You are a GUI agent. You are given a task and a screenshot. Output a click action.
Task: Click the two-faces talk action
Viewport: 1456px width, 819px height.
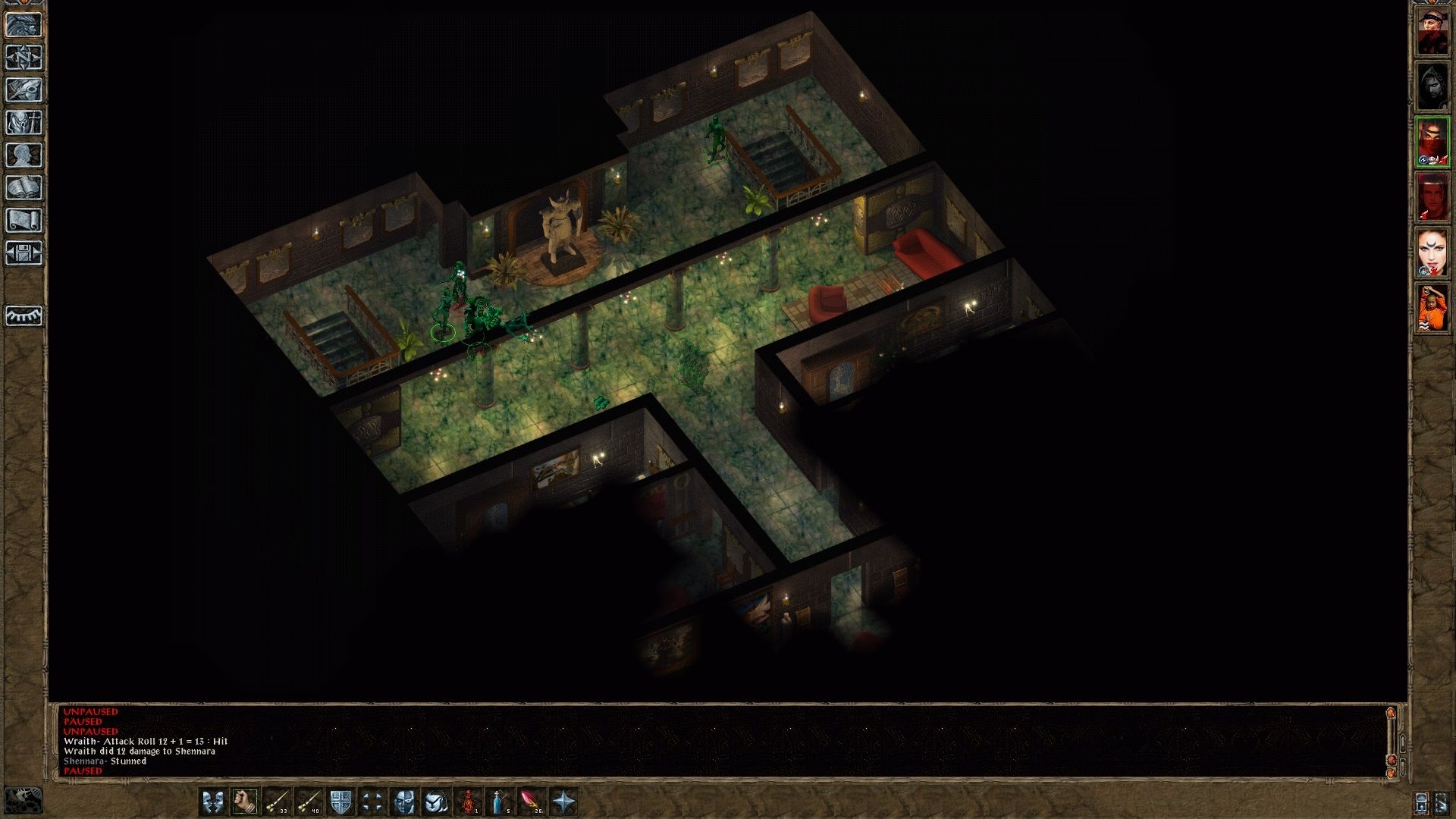tap(213, 802)
